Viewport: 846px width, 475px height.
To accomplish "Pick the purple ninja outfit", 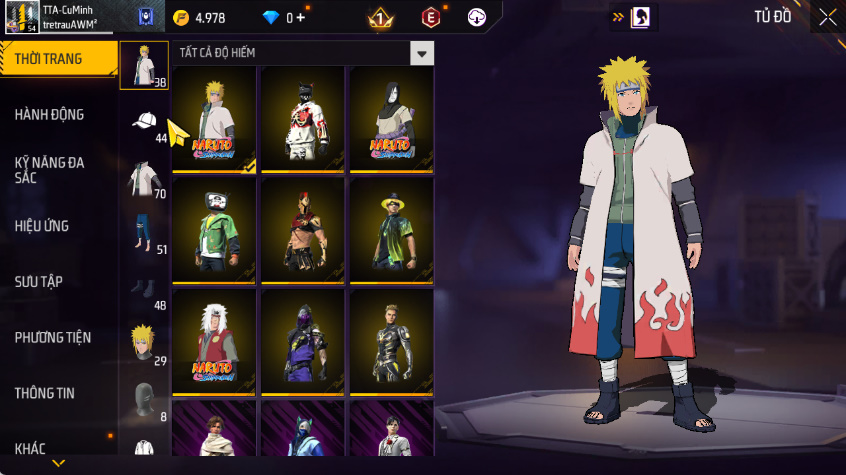I will pos(303,342).
